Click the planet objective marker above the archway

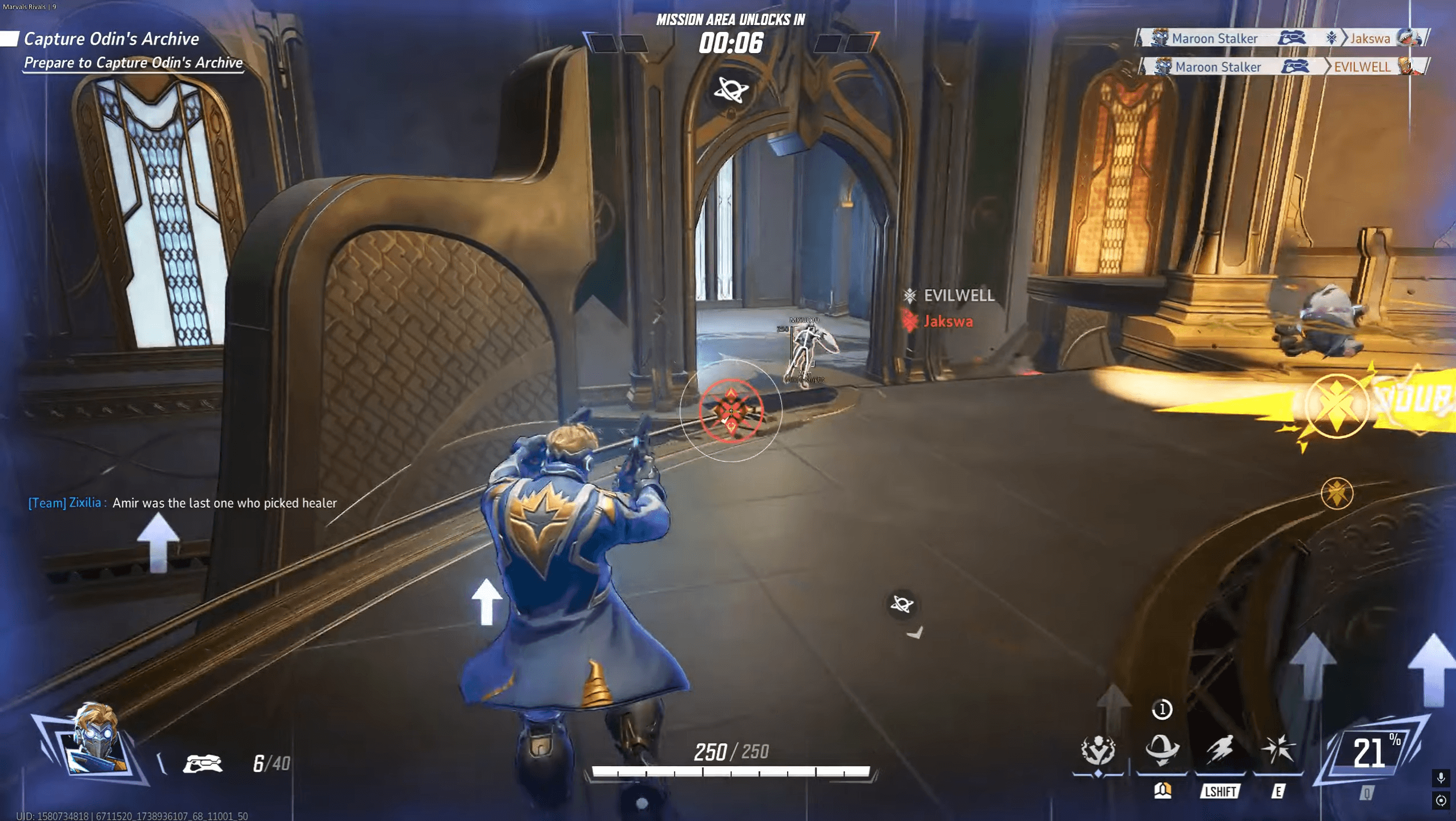[x=731, y=90]
